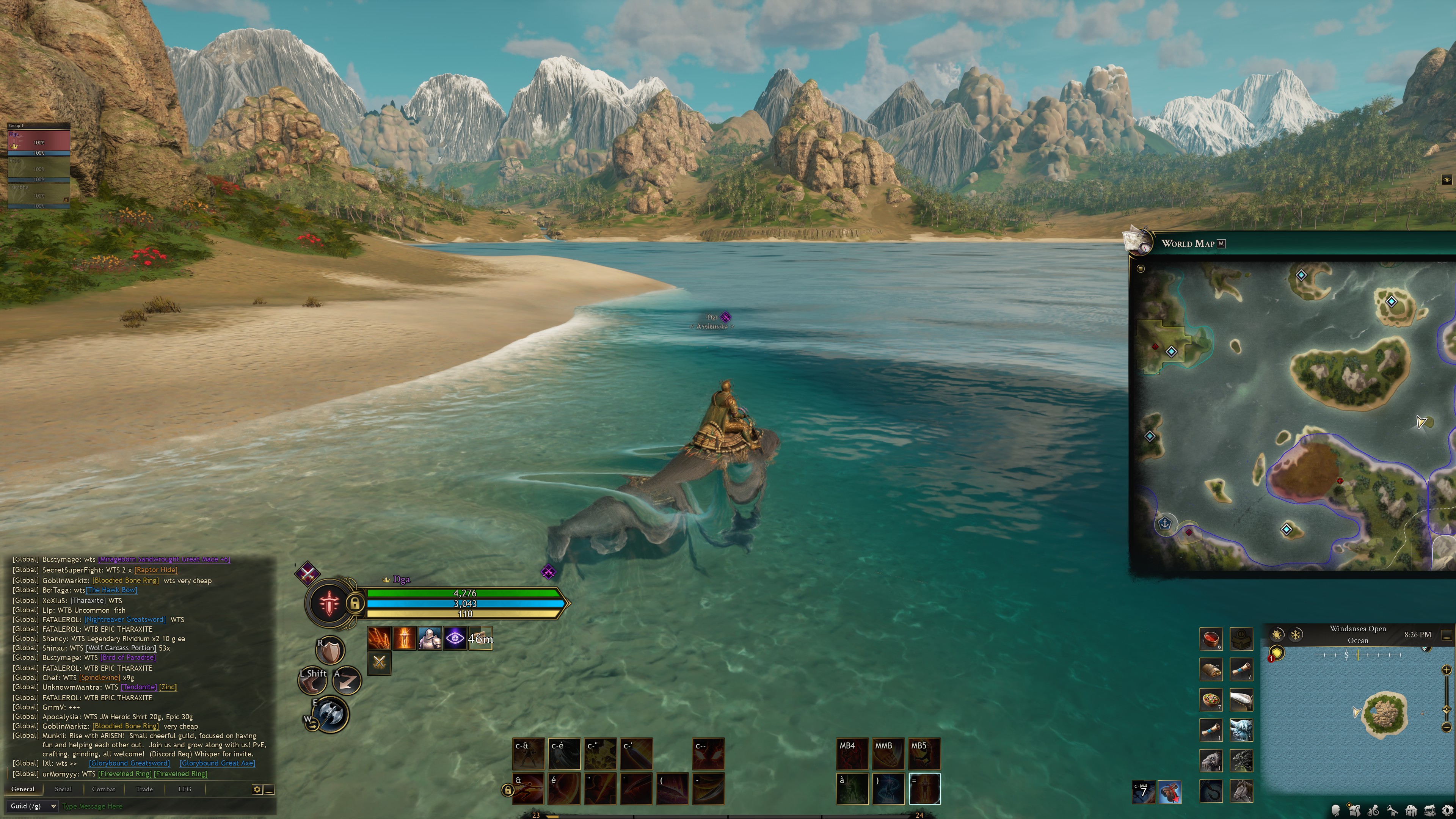
Task: Use the red stew bowl item
Action: pos(1211,639)
